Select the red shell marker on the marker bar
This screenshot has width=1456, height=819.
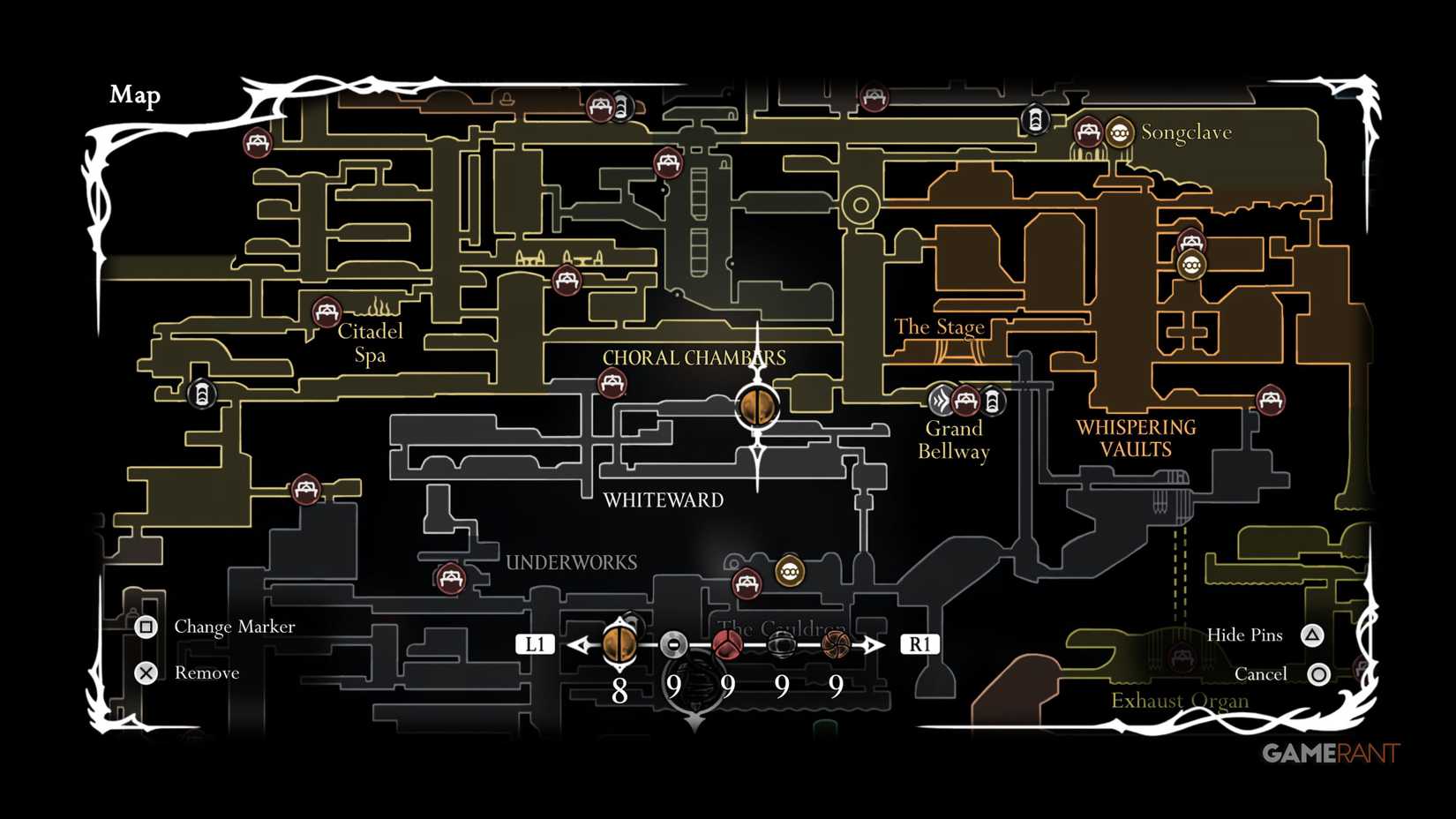pyautogui.click(x=728, y=644)
